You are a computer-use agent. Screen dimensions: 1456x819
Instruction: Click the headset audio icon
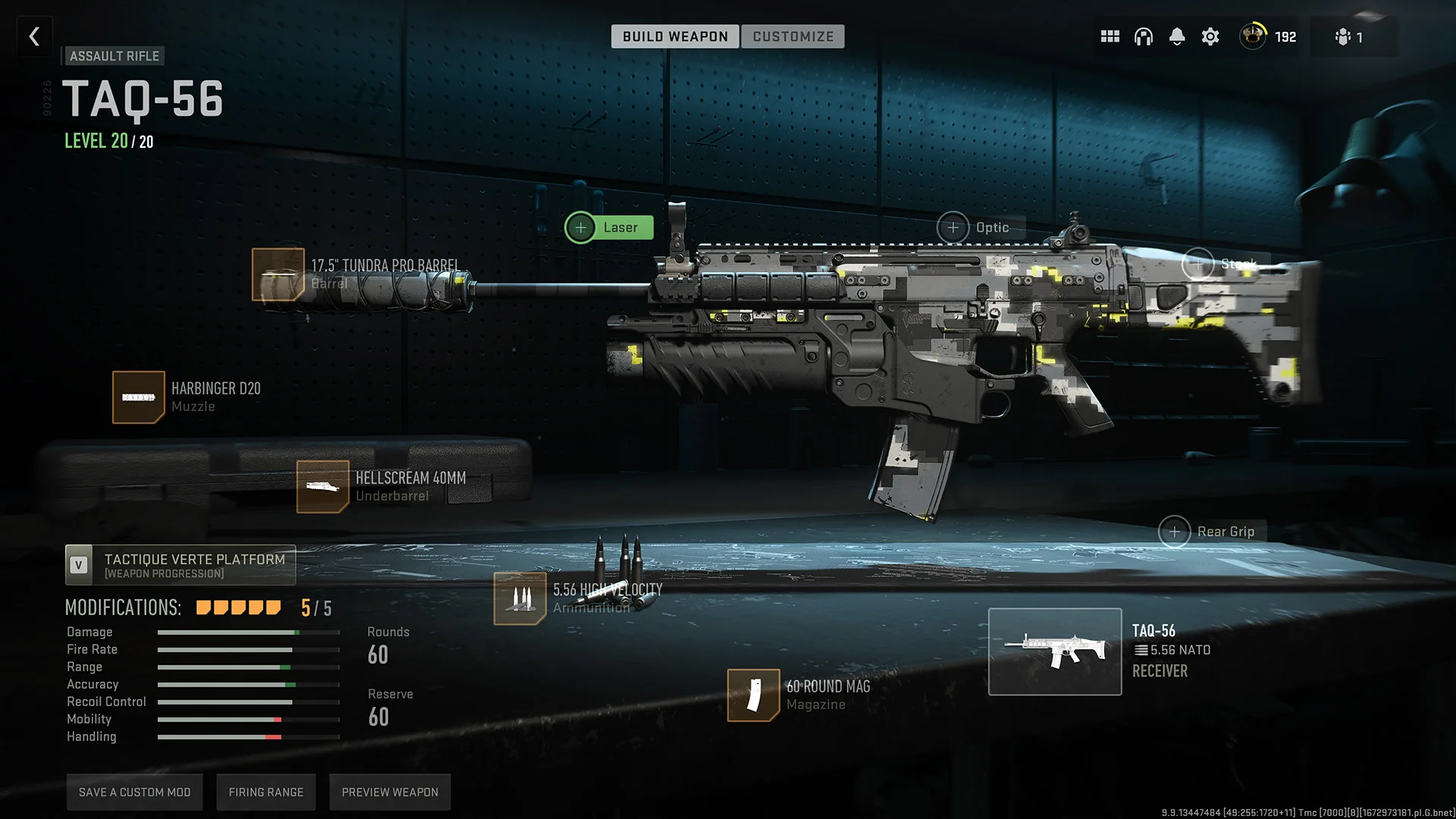[1143, 36]
